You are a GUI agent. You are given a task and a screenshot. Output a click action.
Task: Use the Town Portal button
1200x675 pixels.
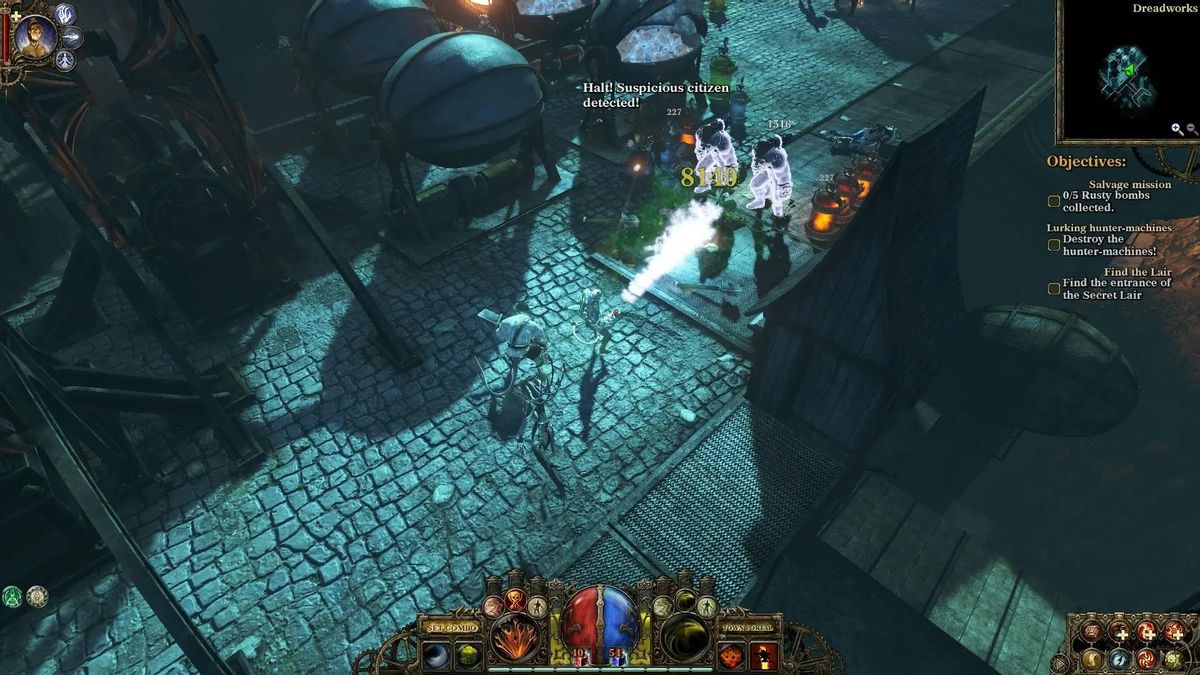pos(748,627)
